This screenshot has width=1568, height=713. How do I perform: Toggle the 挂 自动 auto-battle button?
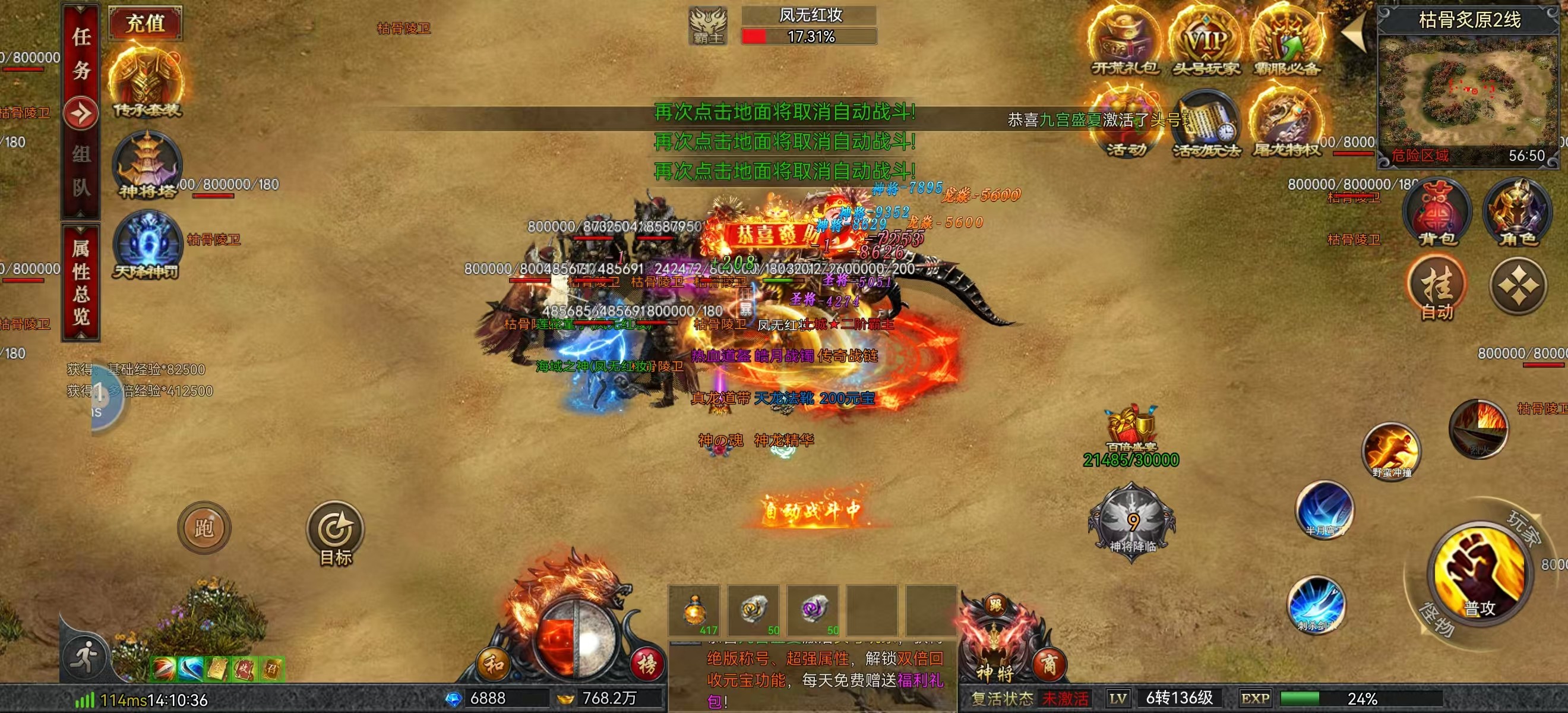1437,289
